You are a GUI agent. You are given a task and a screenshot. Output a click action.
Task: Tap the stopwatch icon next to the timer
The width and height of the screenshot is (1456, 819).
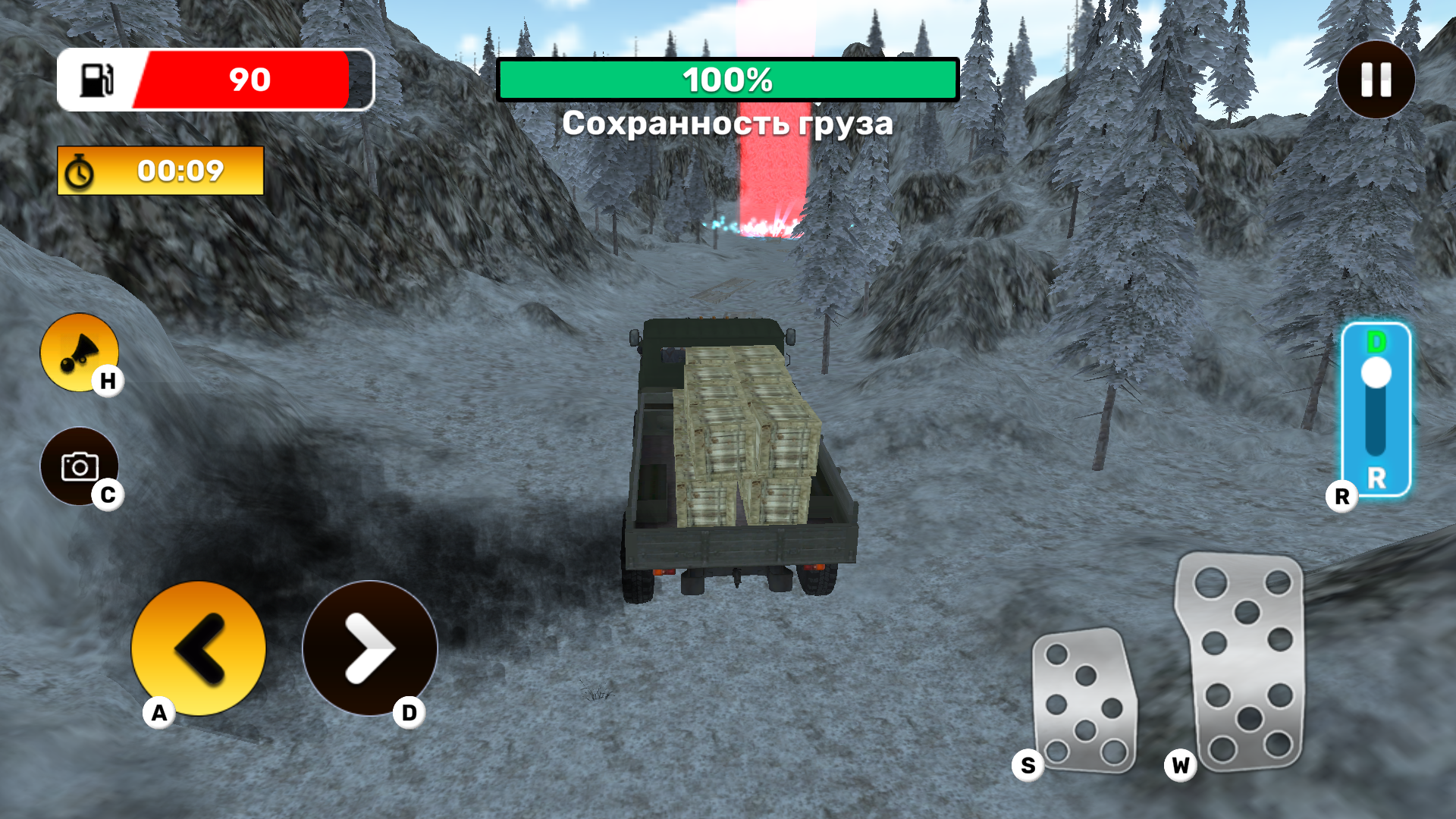(x=81, y=171)
